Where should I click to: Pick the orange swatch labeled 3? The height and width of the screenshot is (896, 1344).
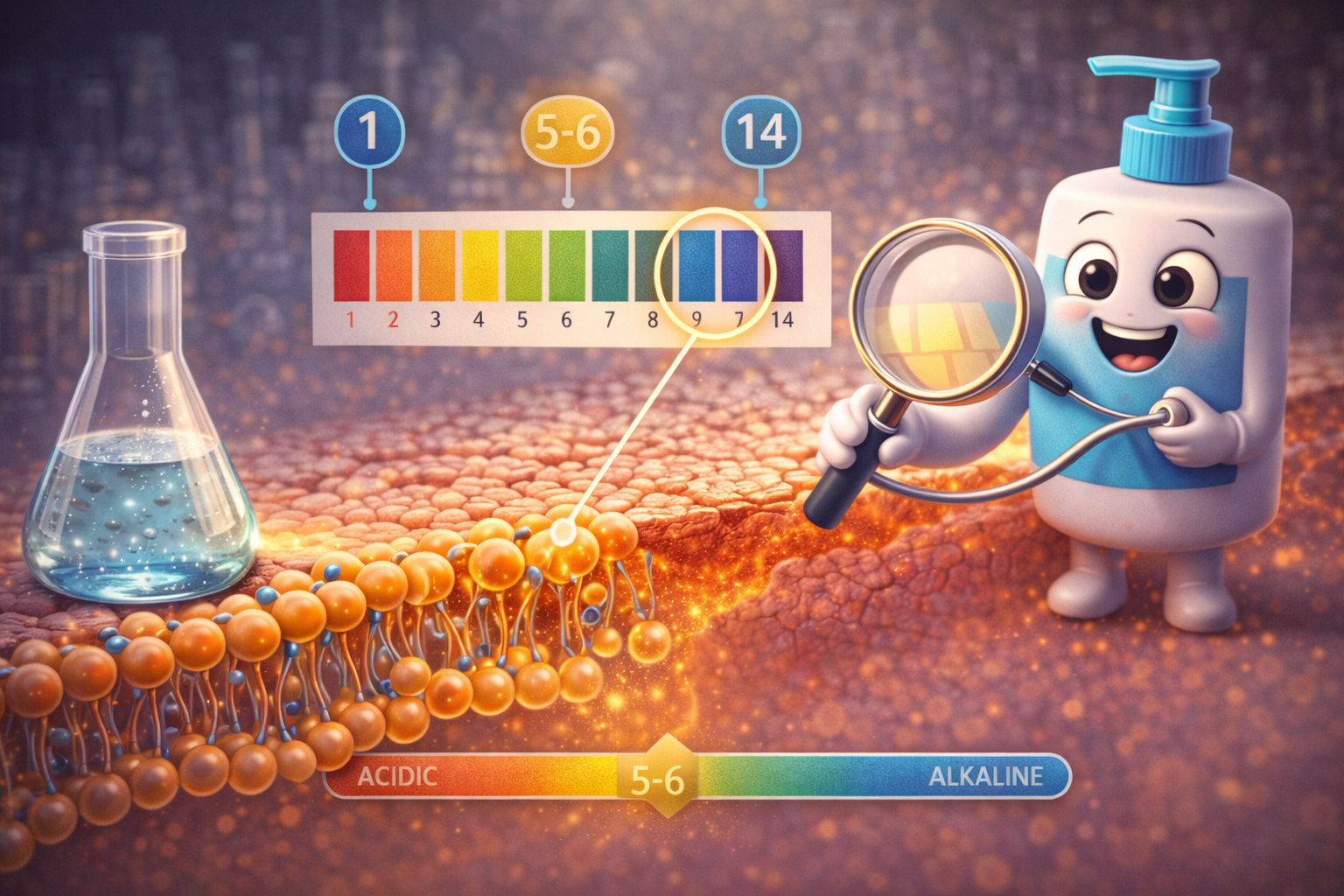437,265
